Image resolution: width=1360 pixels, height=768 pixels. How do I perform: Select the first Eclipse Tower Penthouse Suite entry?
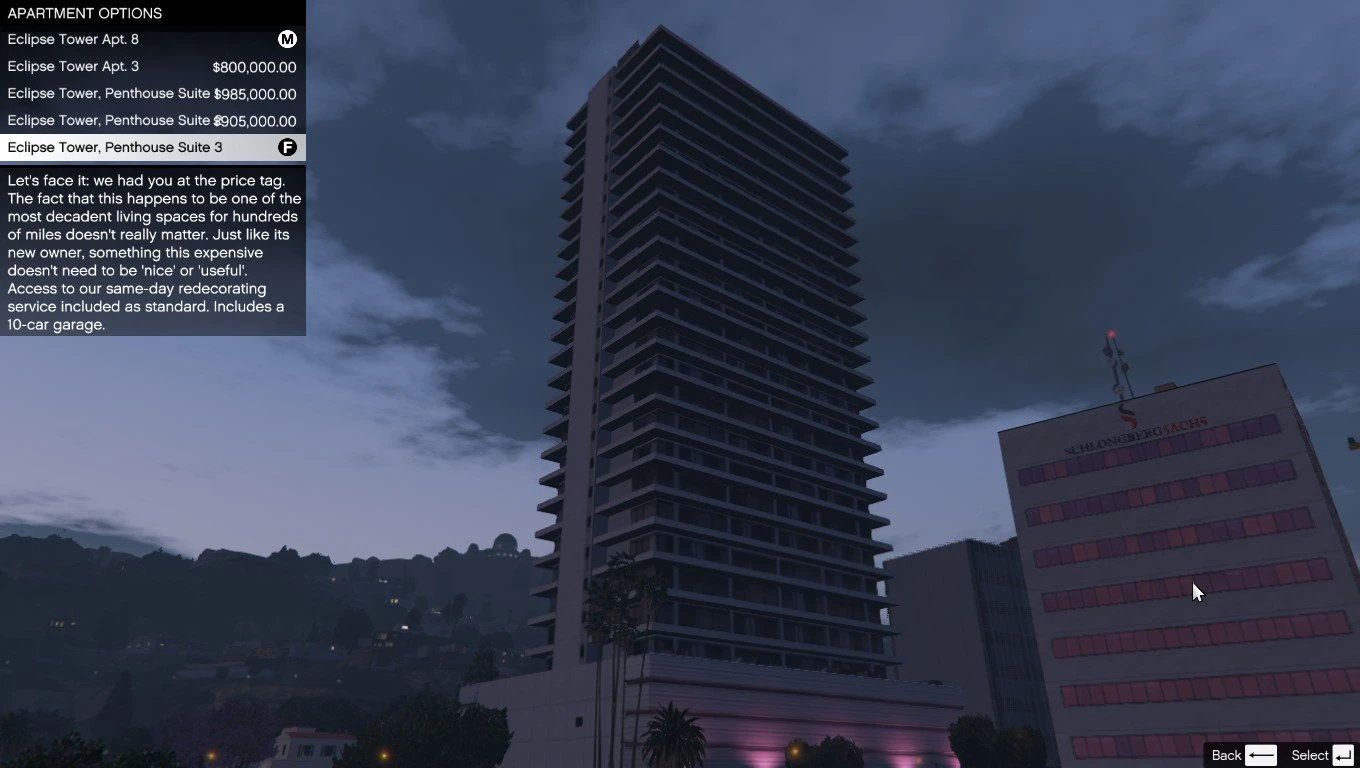[x=110, y=93]
